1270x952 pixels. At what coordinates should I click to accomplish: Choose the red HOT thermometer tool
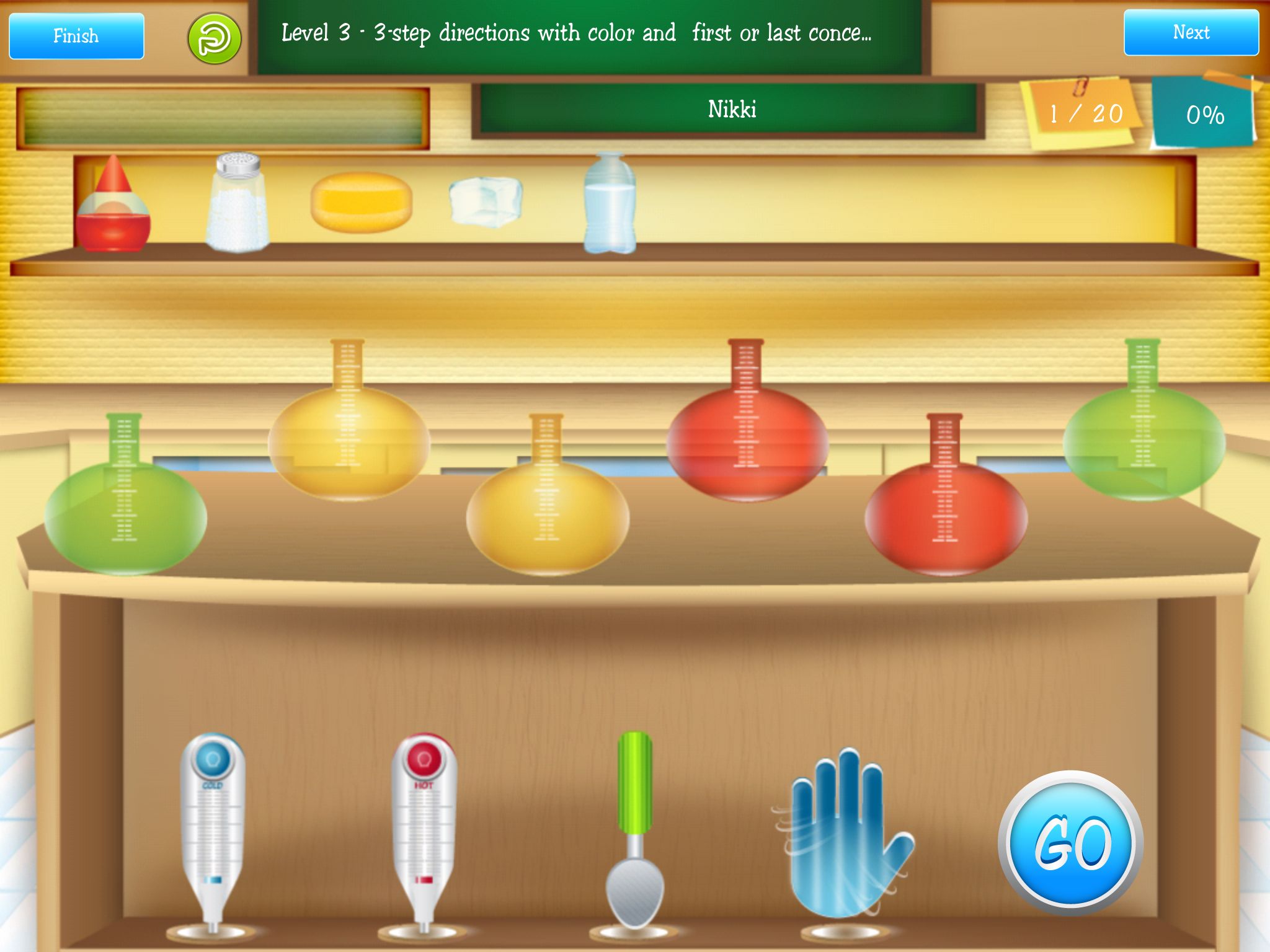pyautogui.click(x=424, y=824)
